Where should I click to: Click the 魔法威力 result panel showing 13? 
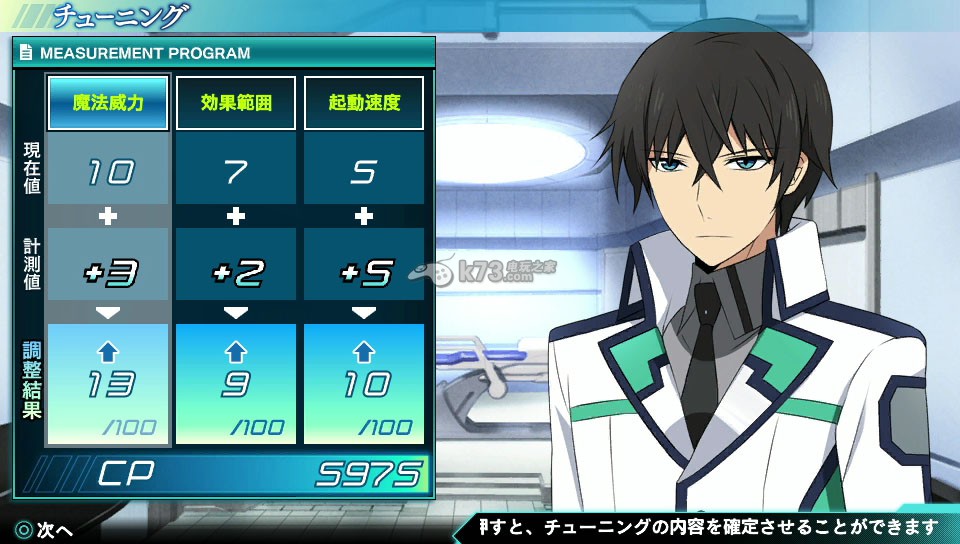click(x=108, y=383)
